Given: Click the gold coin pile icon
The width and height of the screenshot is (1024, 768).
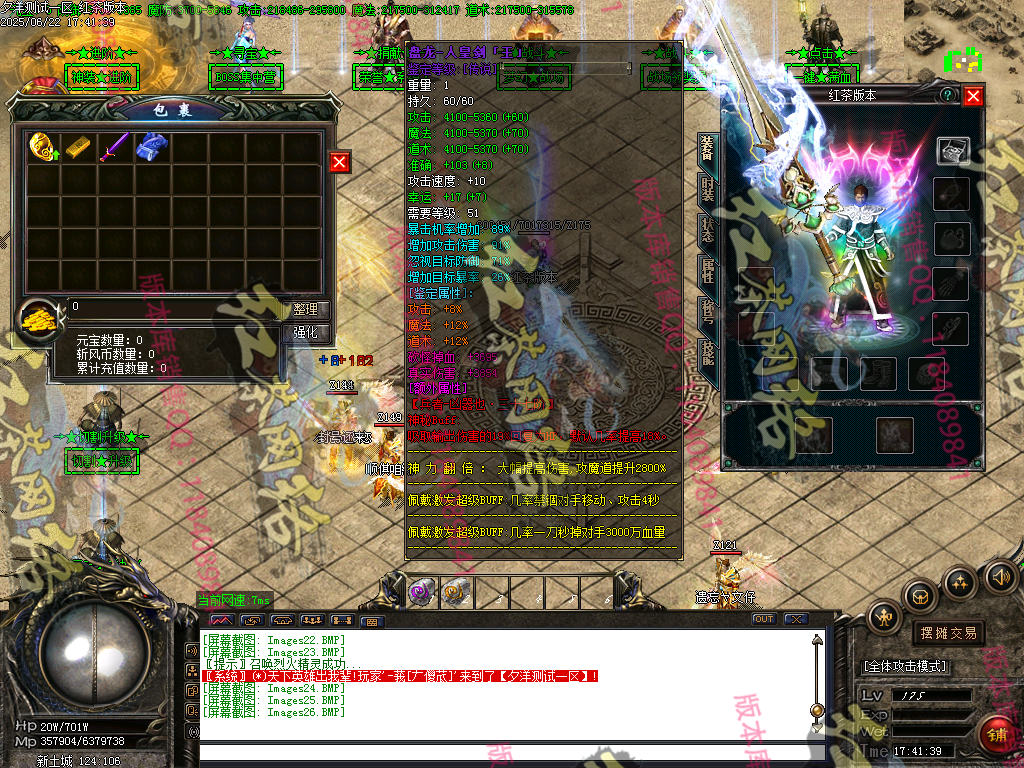Looking at the screenshot, I should coord(40,320).
